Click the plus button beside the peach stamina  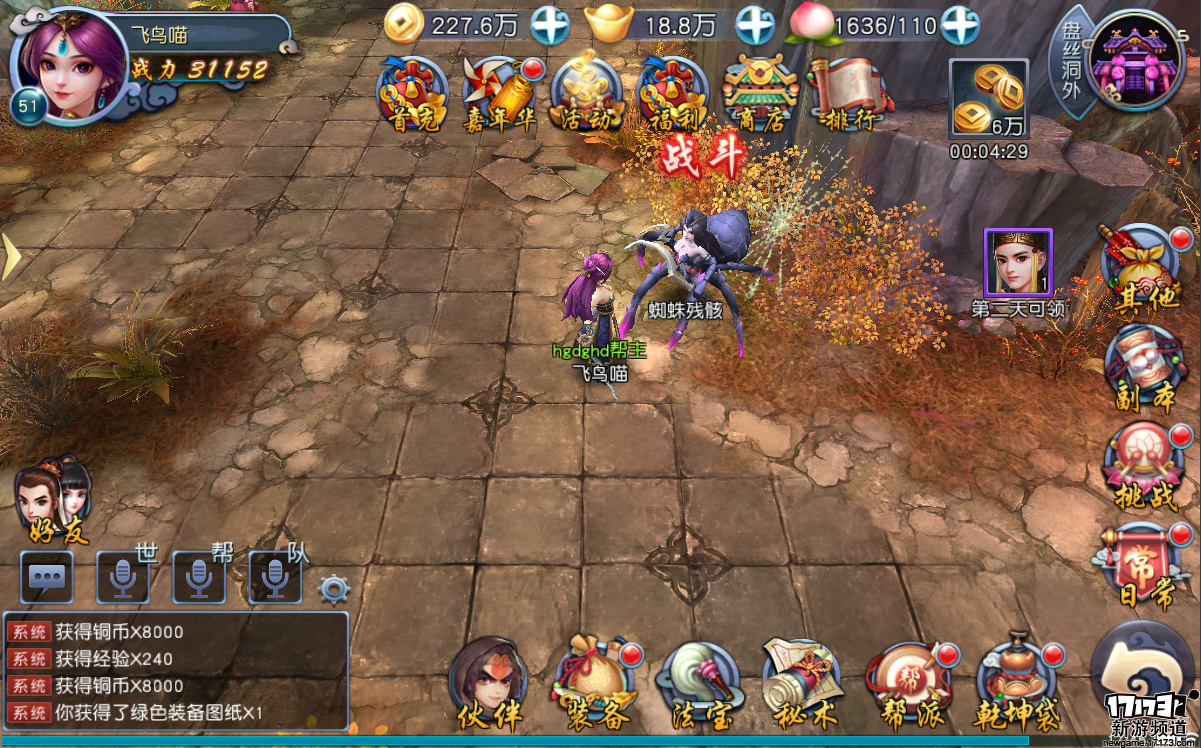(960, 25)
